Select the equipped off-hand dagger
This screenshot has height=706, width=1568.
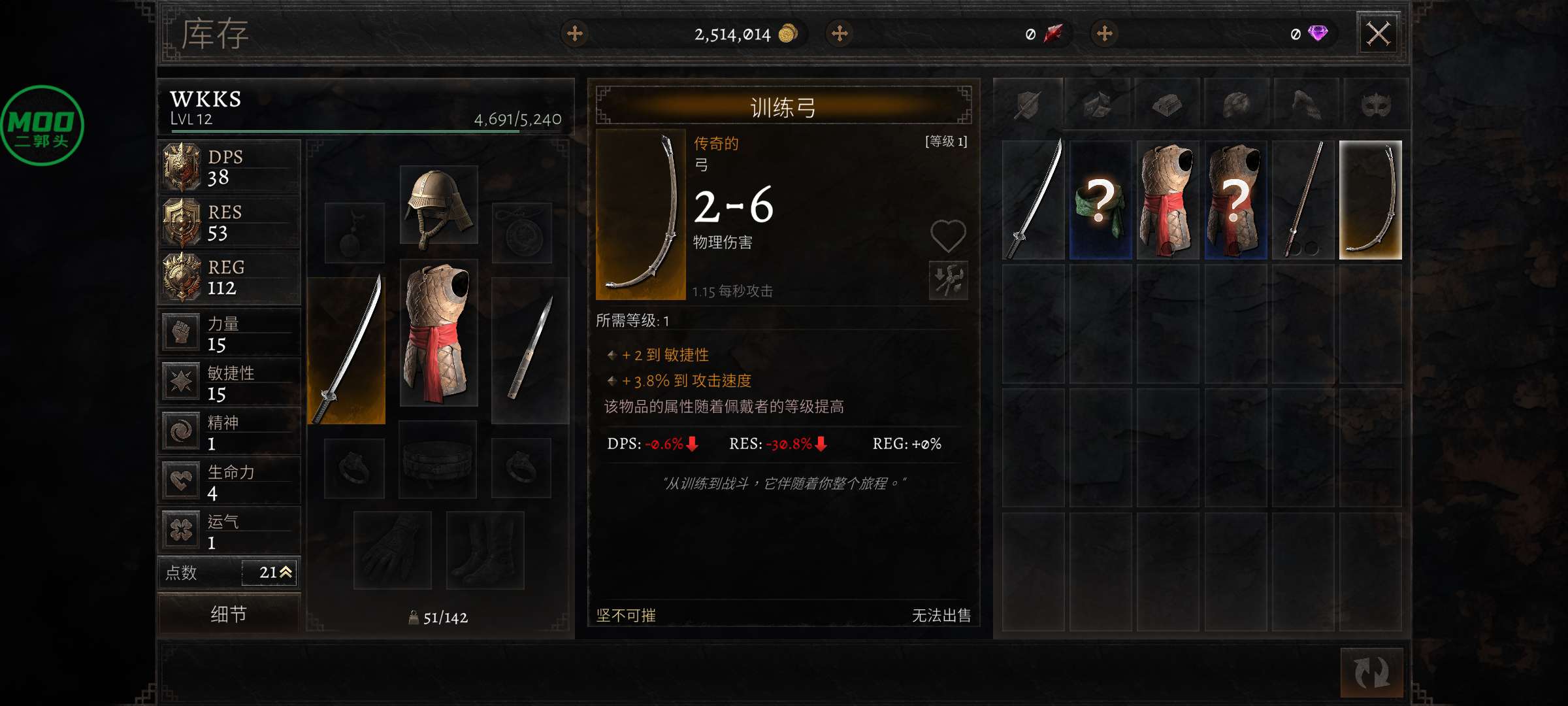pyautogui.click(x=530, y=350)
